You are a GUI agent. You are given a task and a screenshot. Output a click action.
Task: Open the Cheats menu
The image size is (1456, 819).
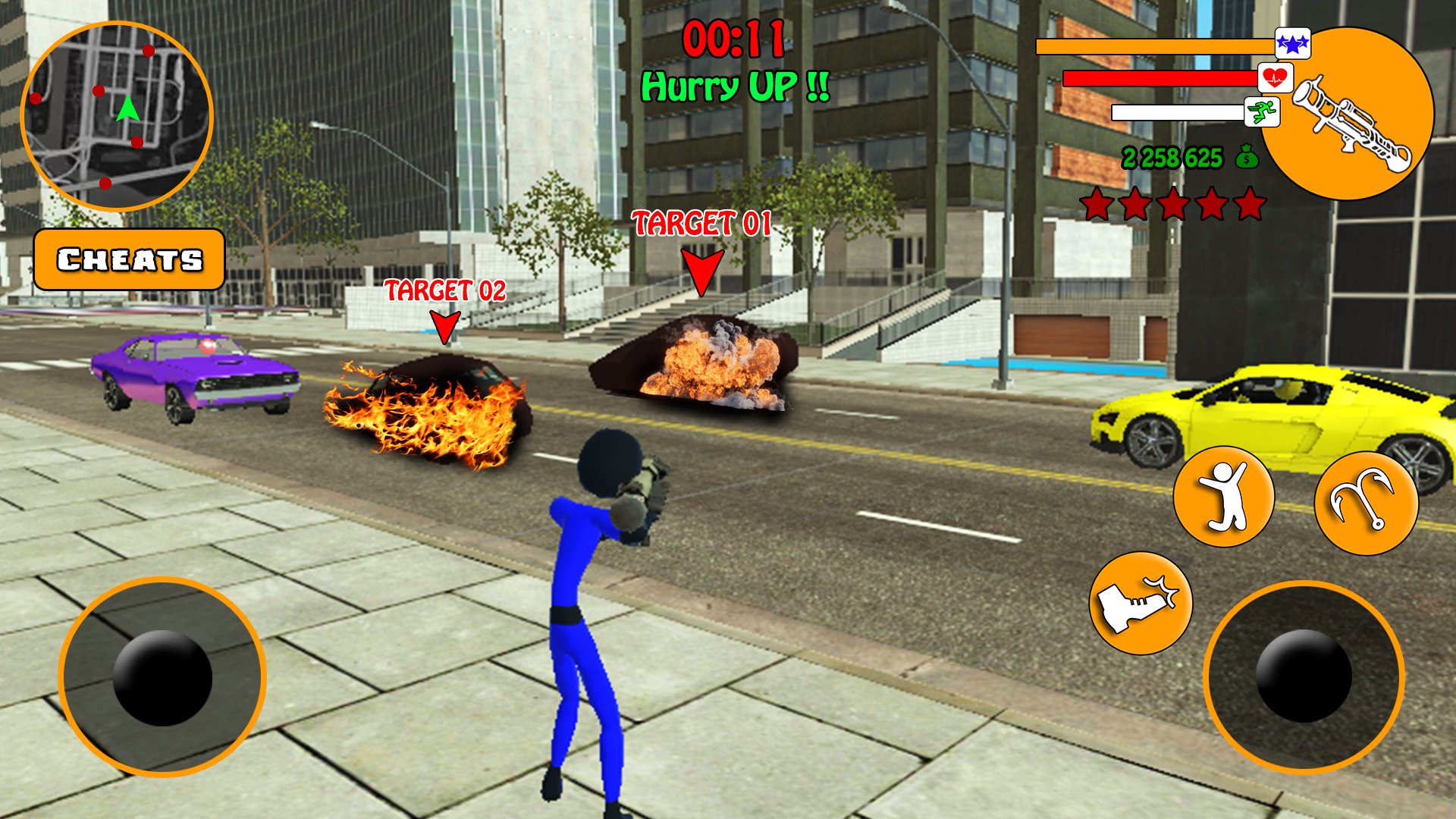tap(129, 260)
